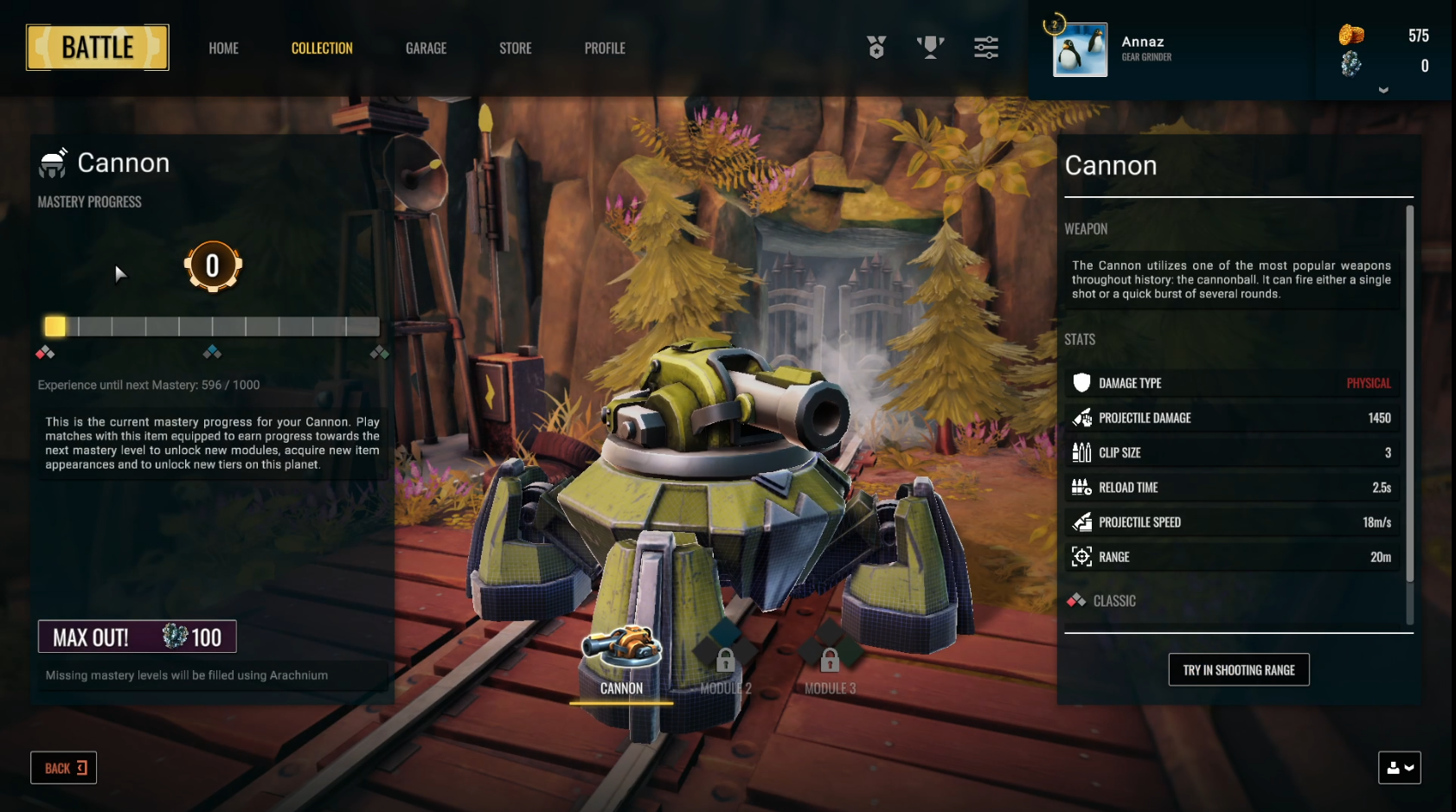This screenshot has width=1456, height=812.
Task: Click Annaz's penguin avatar
Action: point(1080,50)
